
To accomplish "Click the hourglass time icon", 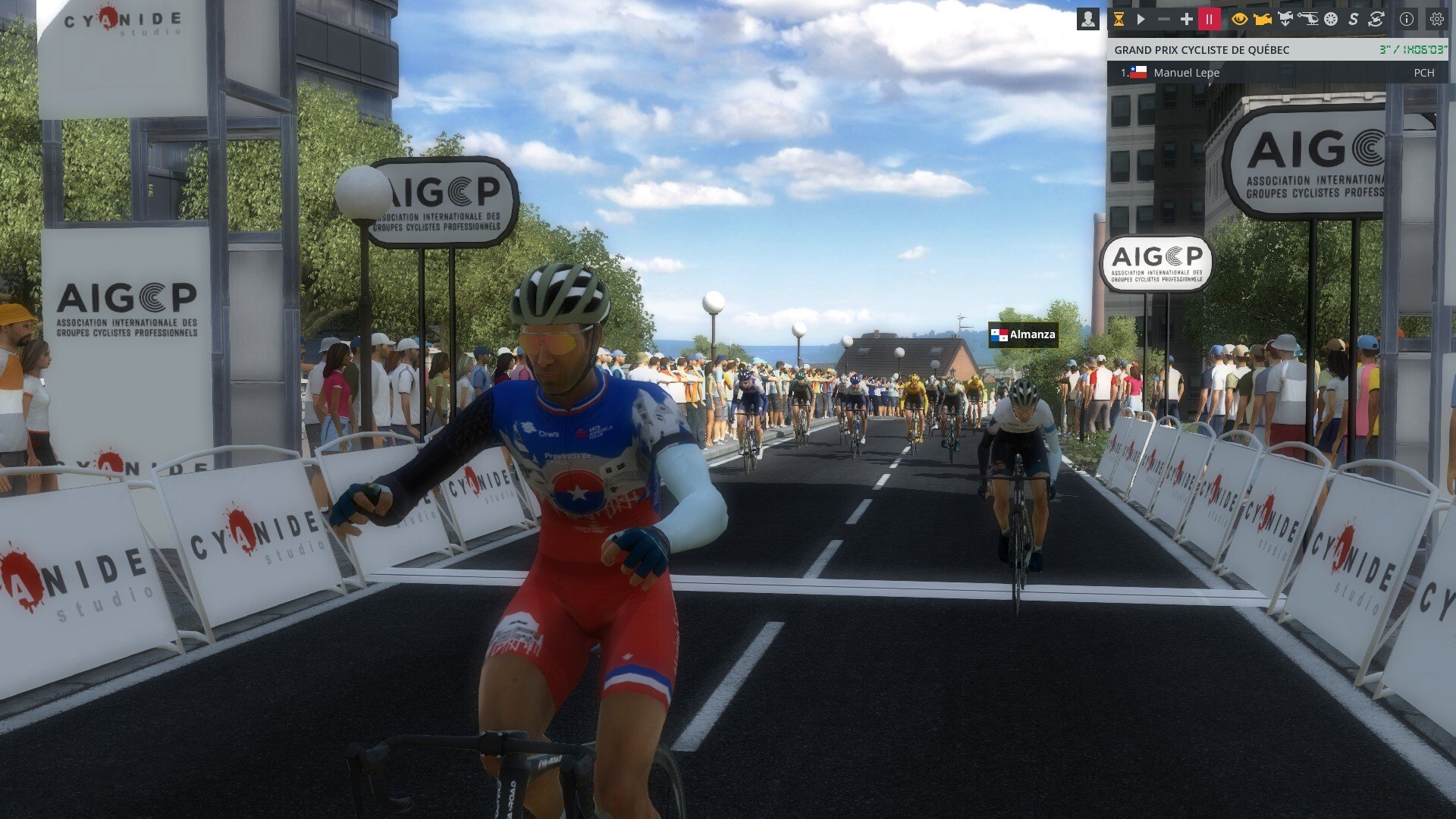I will click(x=1119, y=20).
